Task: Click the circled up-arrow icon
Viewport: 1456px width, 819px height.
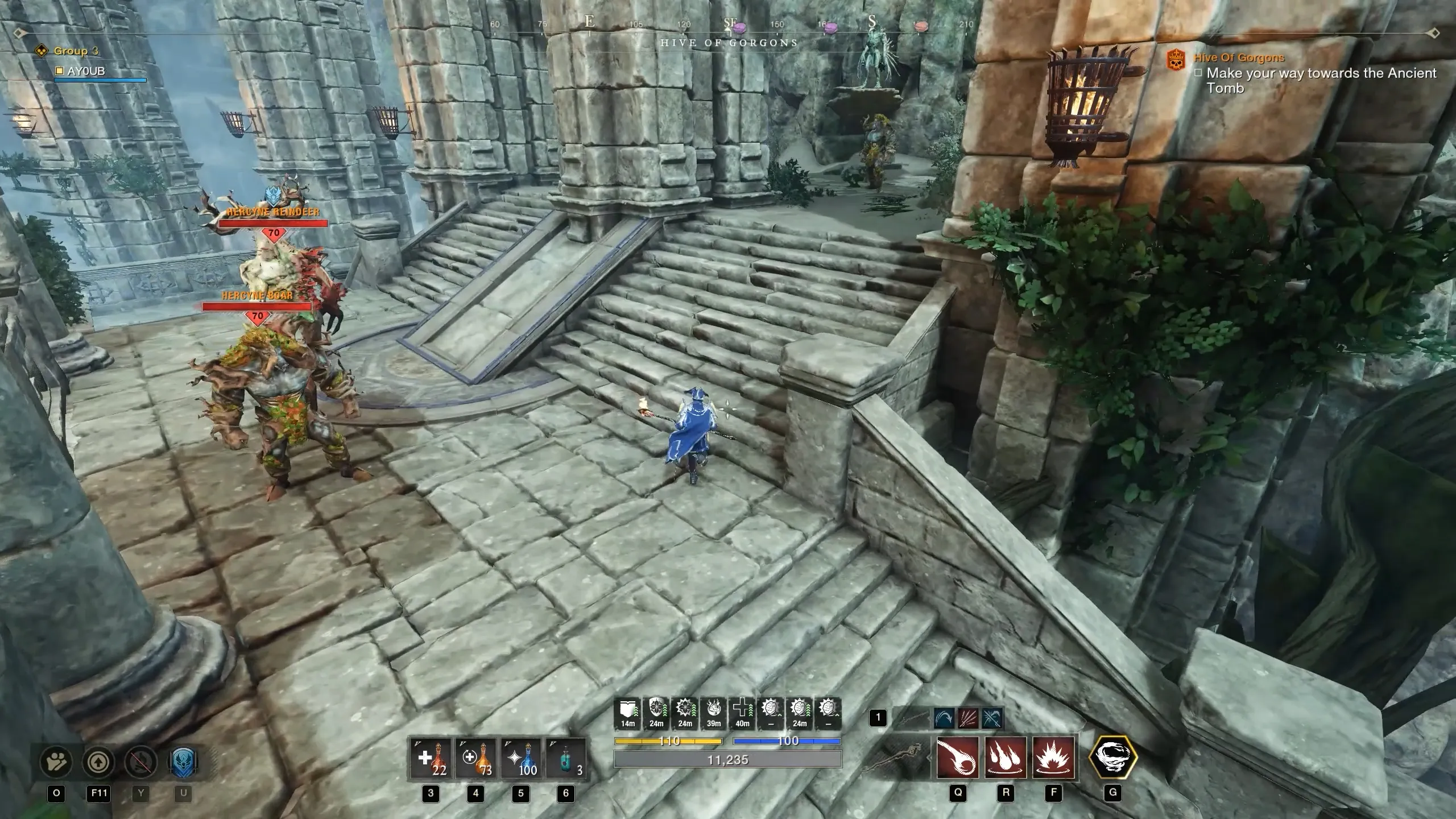Action: pos(99,762)
